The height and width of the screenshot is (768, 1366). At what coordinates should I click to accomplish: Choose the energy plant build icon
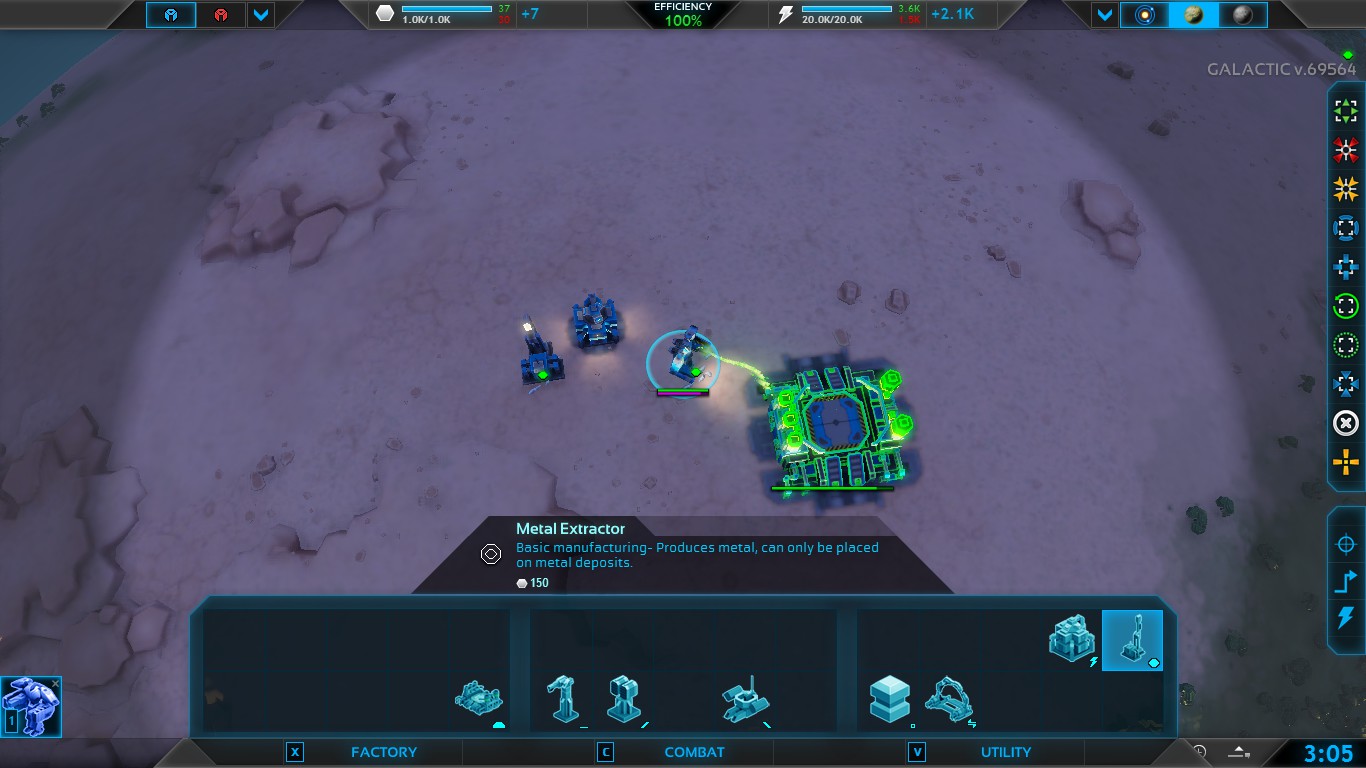(1072, 638)
